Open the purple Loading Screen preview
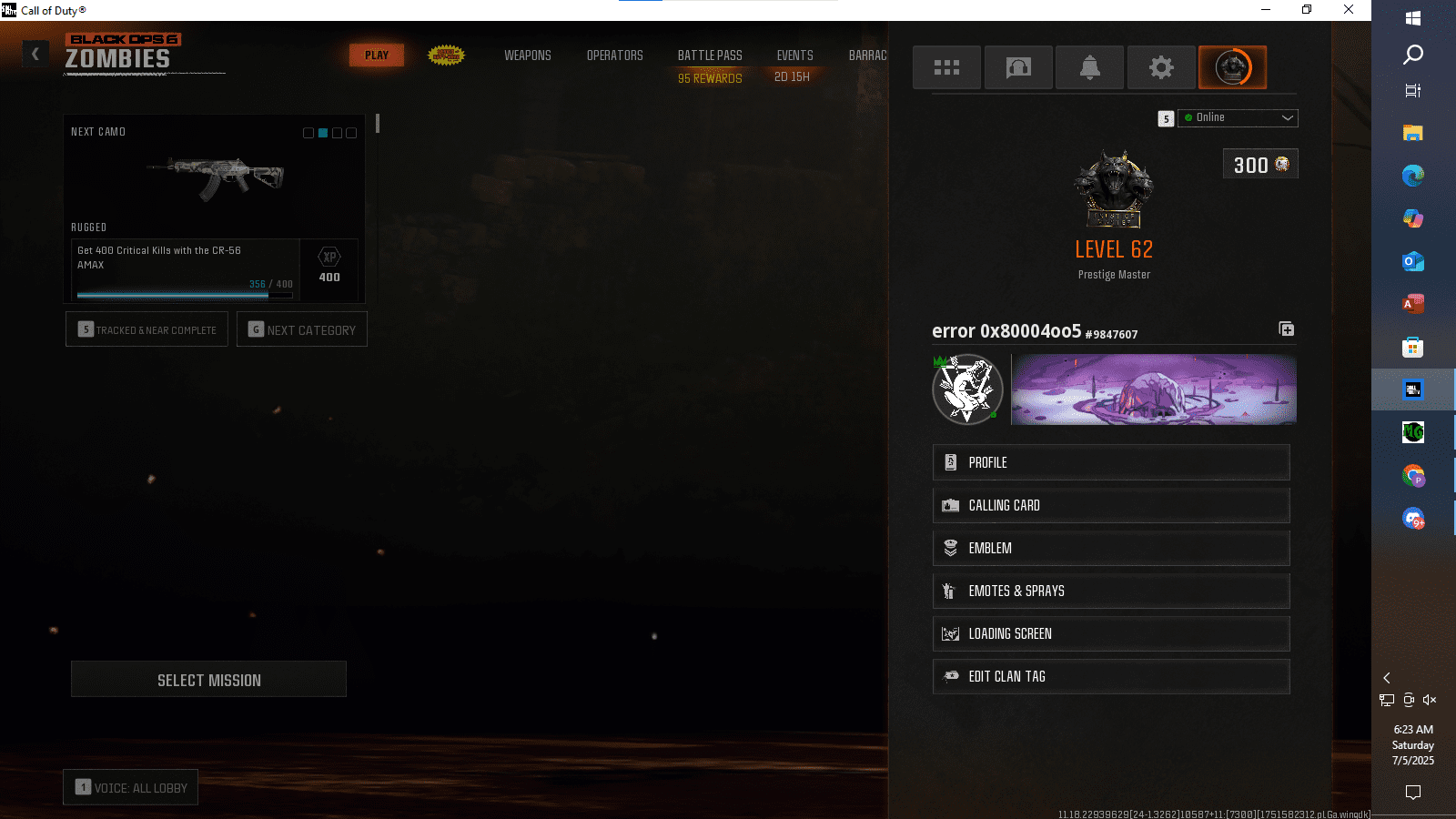This screenshot has width=1456, height=819. [1153, 389]
